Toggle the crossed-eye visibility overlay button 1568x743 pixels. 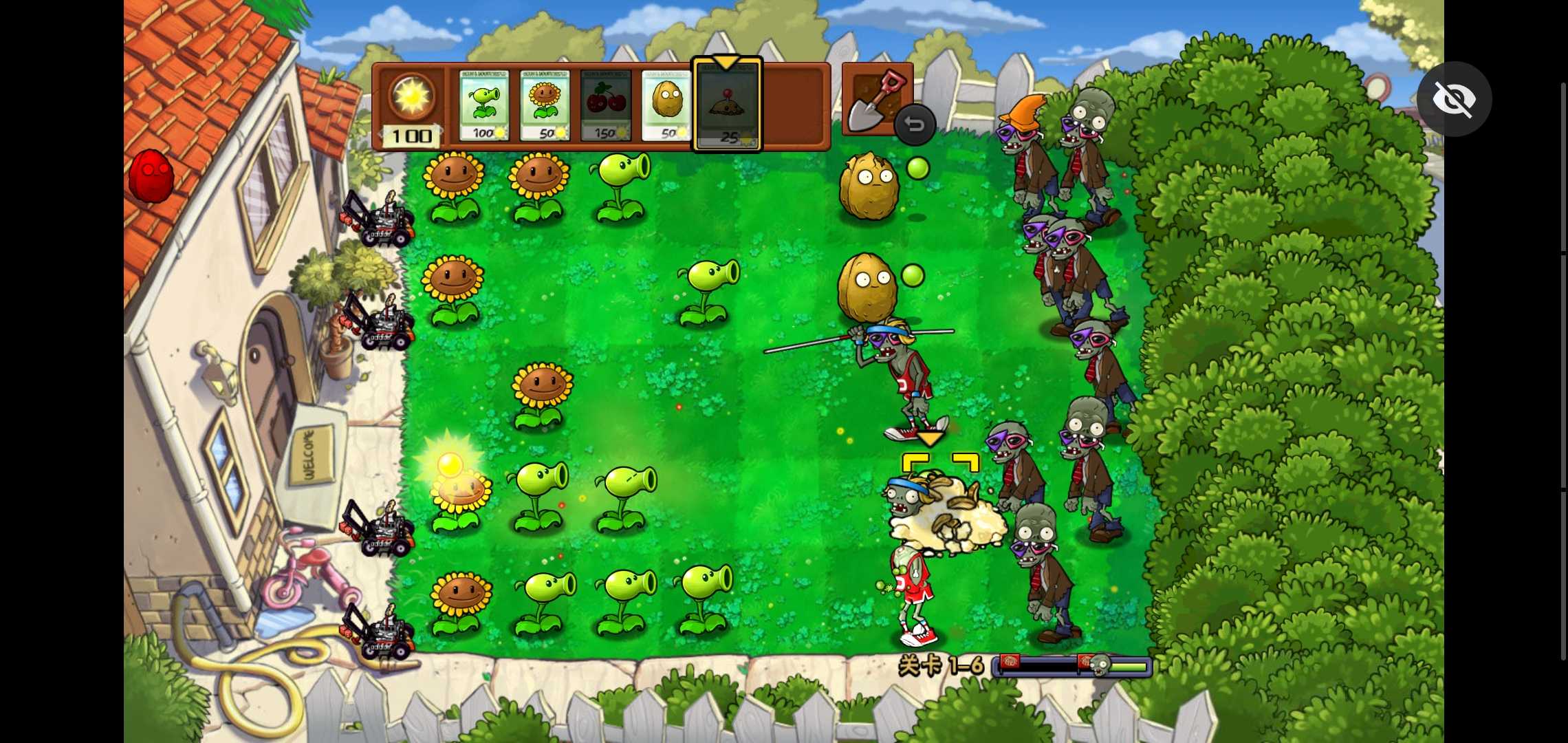[x=1454, y=99]
